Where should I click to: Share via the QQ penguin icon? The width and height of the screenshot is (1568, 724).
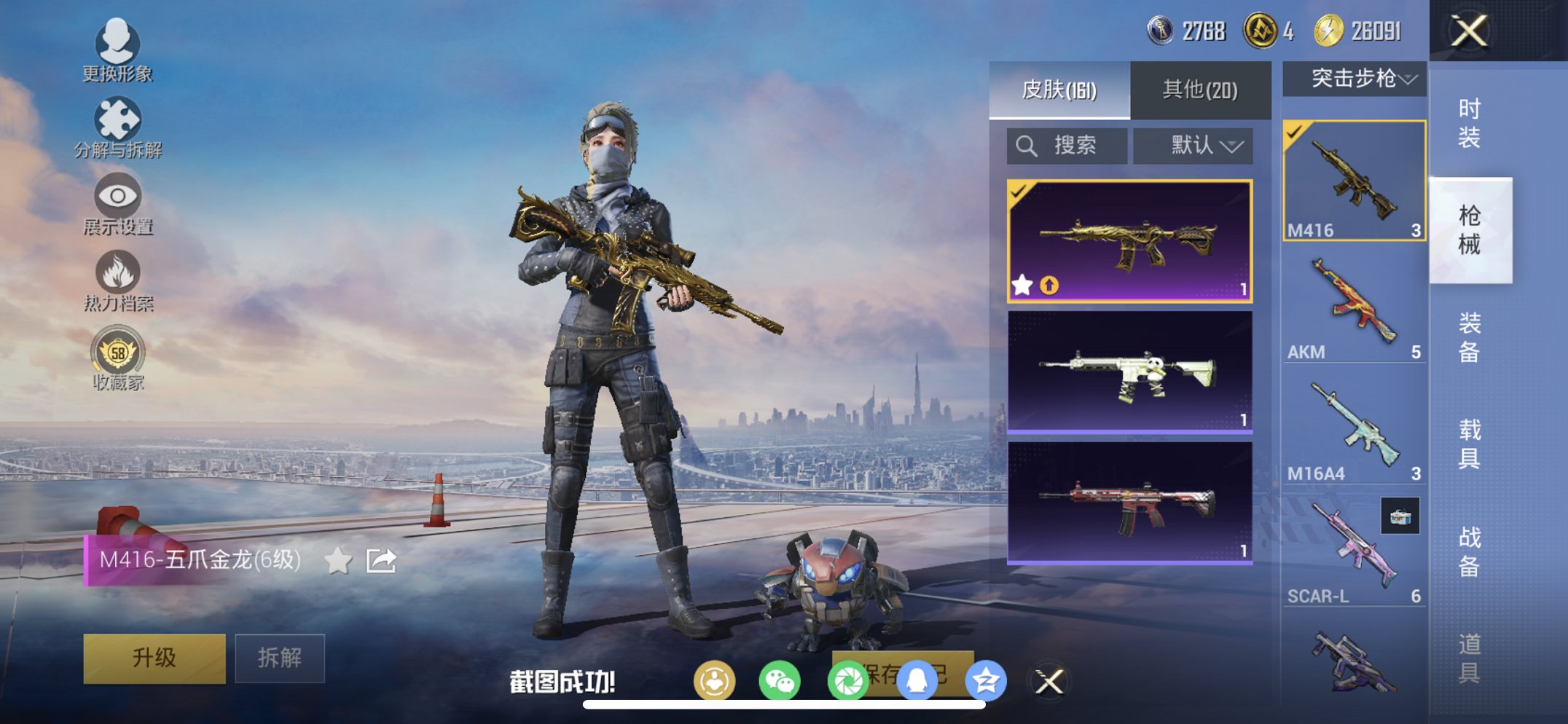(x=917, y=679)
